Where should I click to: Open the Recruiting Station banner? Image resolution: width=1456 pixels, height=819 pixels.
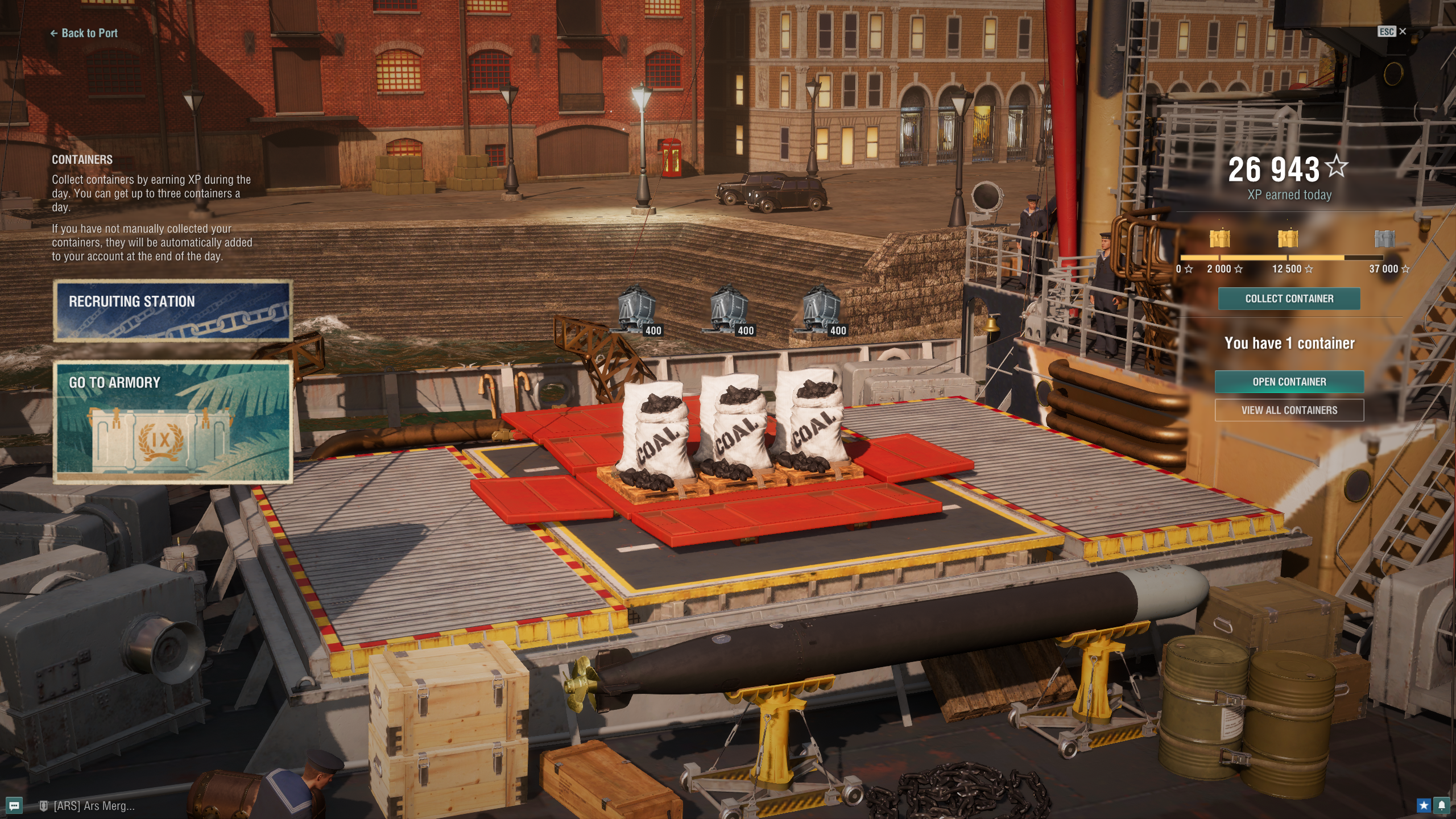click(173, 311)
